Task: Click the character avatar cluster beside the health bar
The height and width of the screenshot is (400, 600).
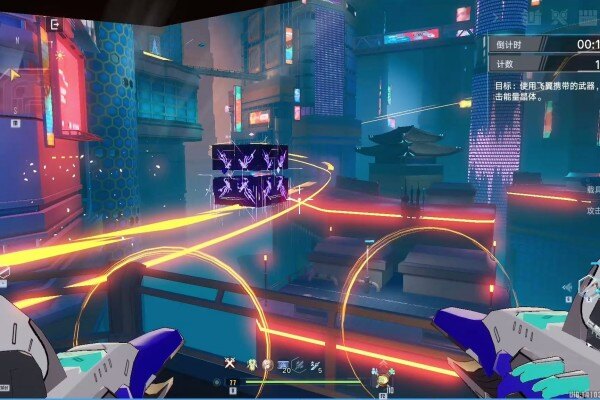Action: coord(381,381)
